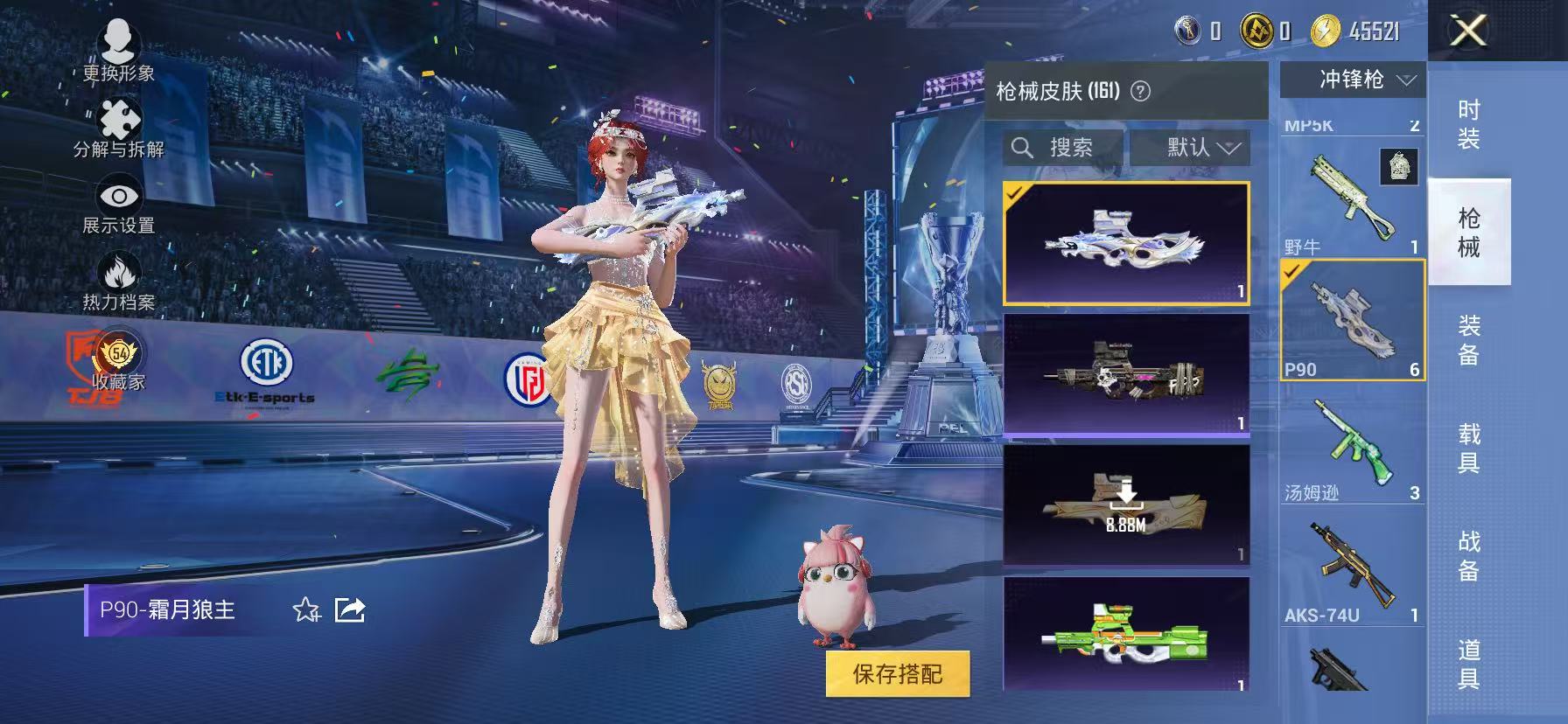Open the search with magnifier icon

1022,147
